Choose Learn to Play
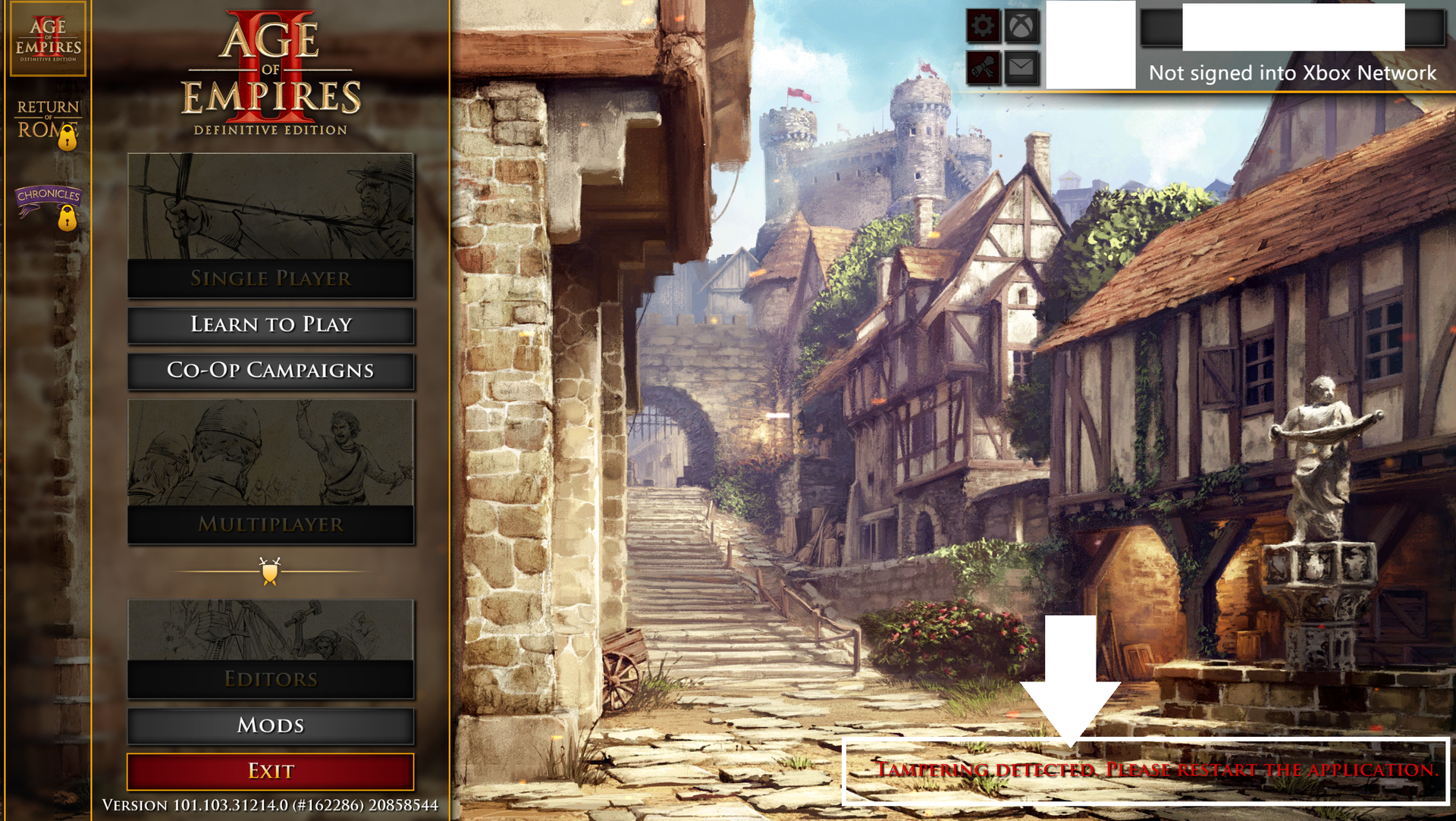Image resolution: width=1456 pixels, height=821 pixels. (x=271, y=324)
